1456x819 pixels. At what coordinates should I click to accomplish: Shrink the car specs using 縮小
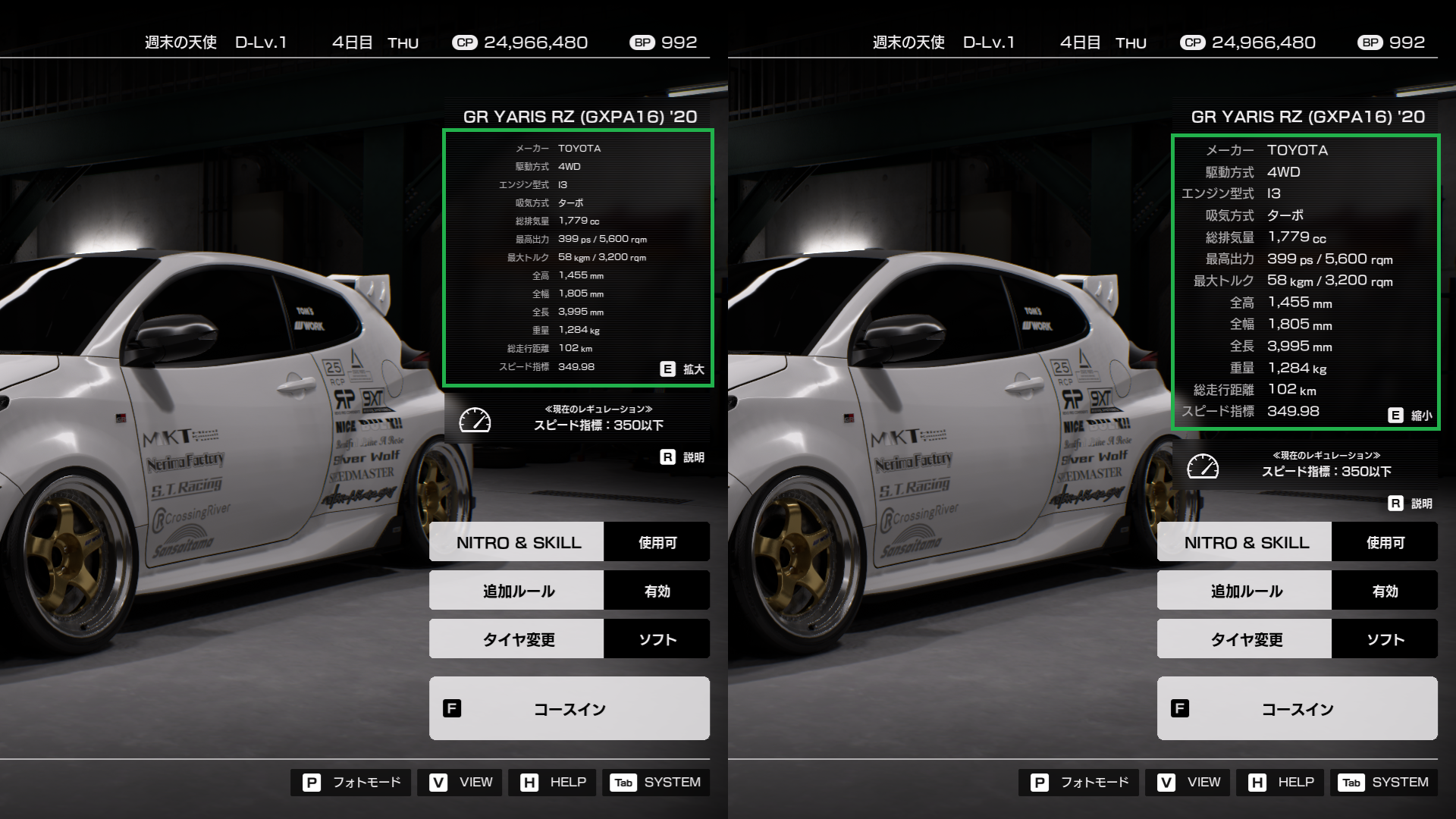pyautogui.click(x=1410, y=416)
